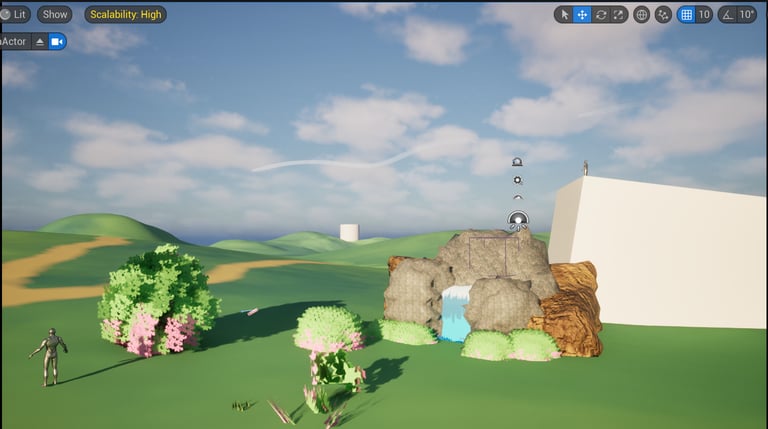Switch to the rotate gizmo tool
This screenshot has width=768, height=429.
pos(600,15)
